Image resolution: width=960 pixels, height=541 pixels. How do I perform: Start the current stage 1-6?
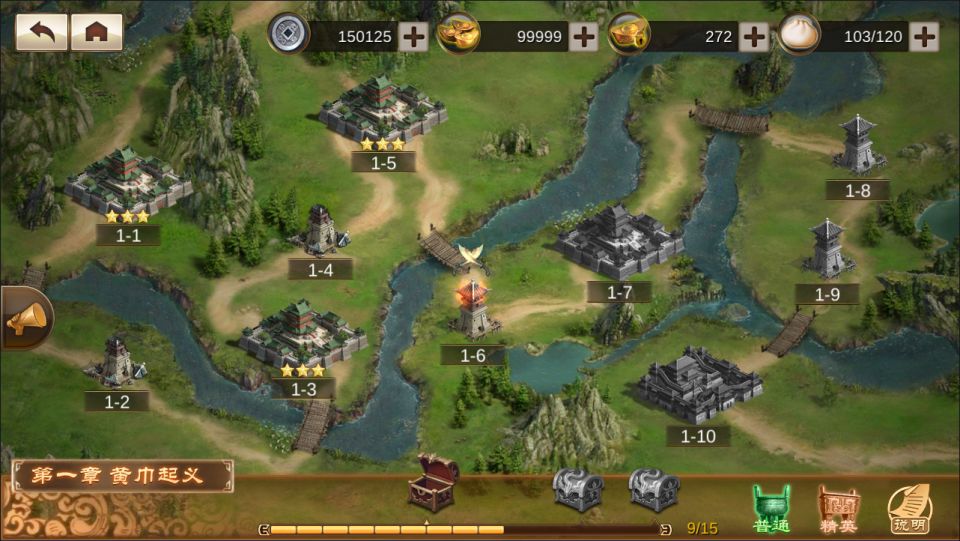click(x=473, y=312)
